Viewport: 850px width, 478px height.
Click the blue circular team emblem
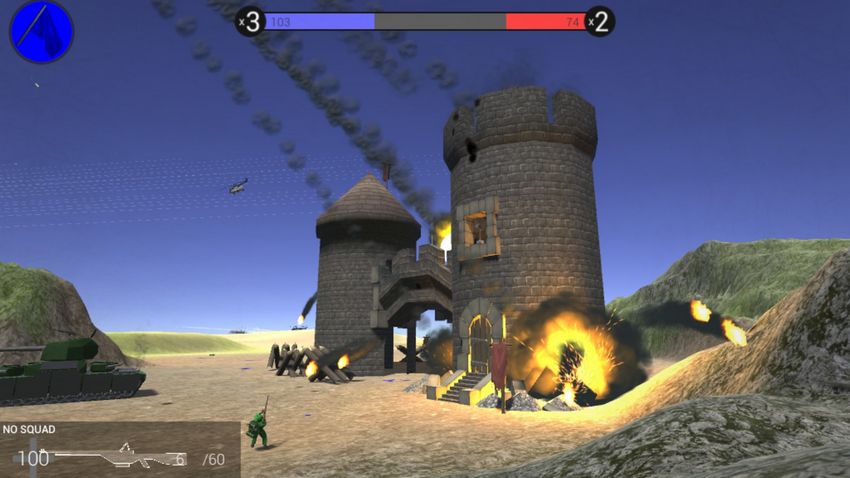click(x=42, y=31)
